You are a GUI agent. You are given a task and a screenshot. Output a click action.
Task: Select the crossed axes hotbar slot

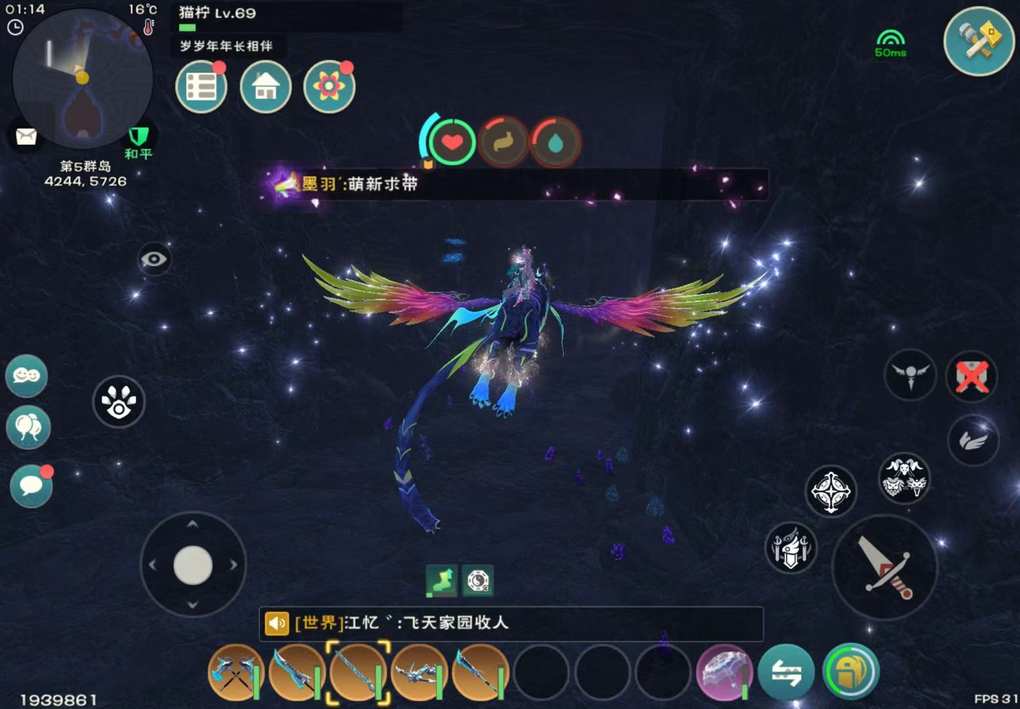point(235,672)
